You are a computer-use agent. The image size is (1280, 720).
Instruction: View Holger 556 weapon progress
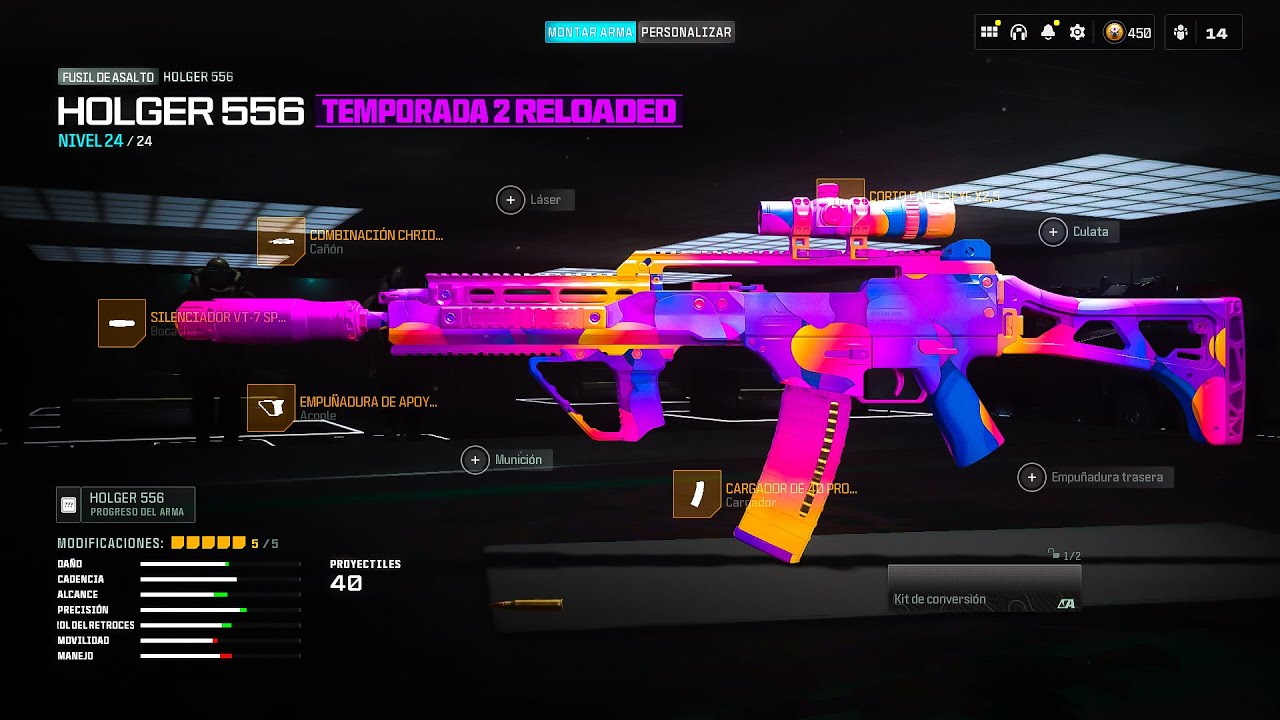coord(125,504)
